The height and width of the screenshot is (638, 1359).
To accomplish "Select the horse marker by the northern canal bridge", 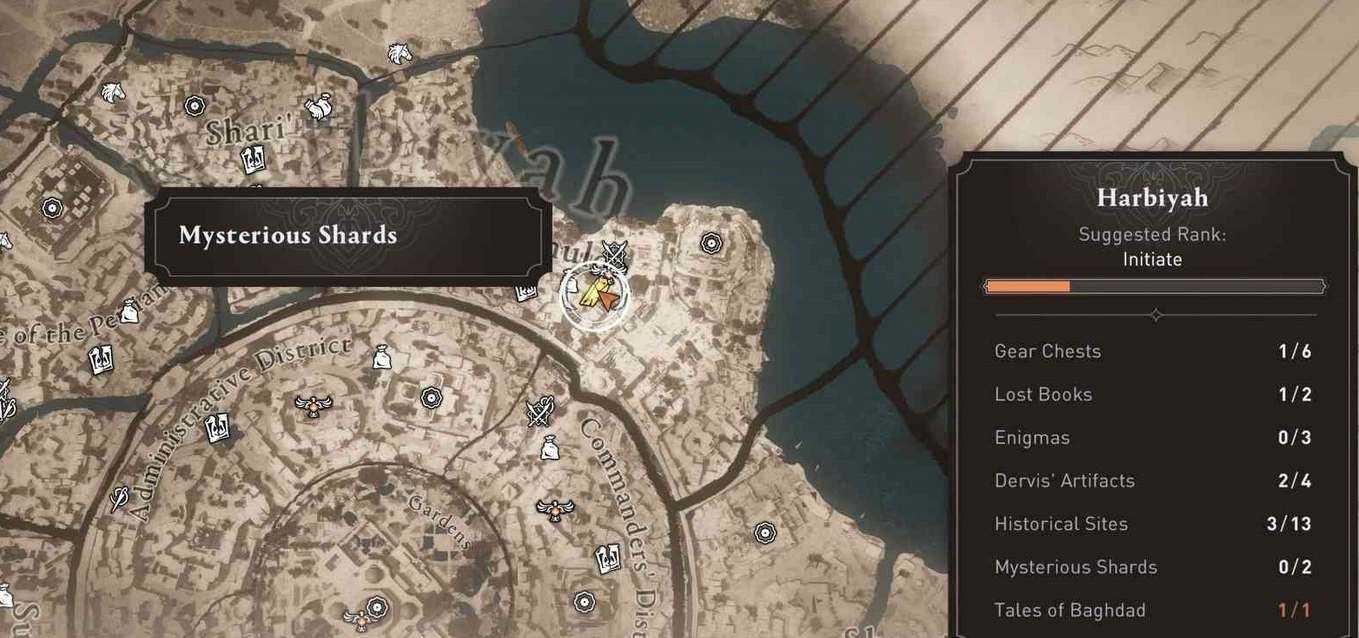I will tap(399, 52).
